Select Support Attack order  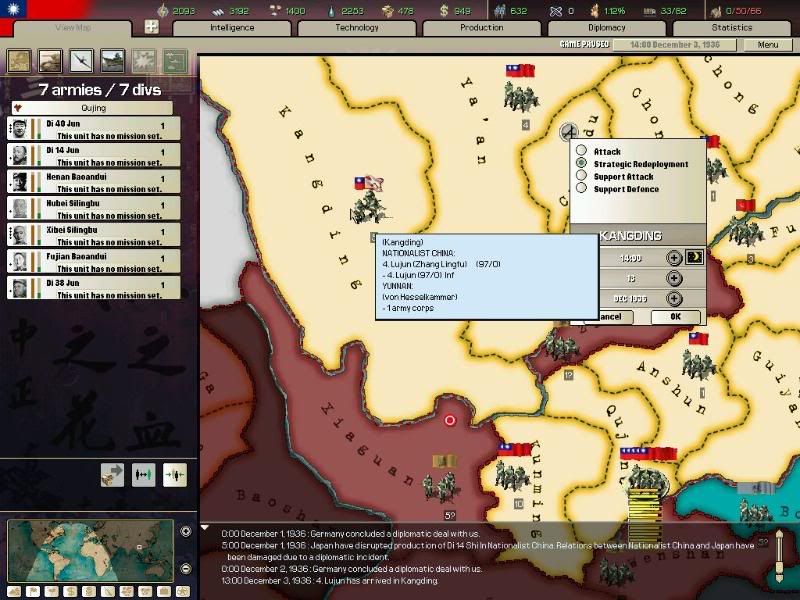pos(582,177)
